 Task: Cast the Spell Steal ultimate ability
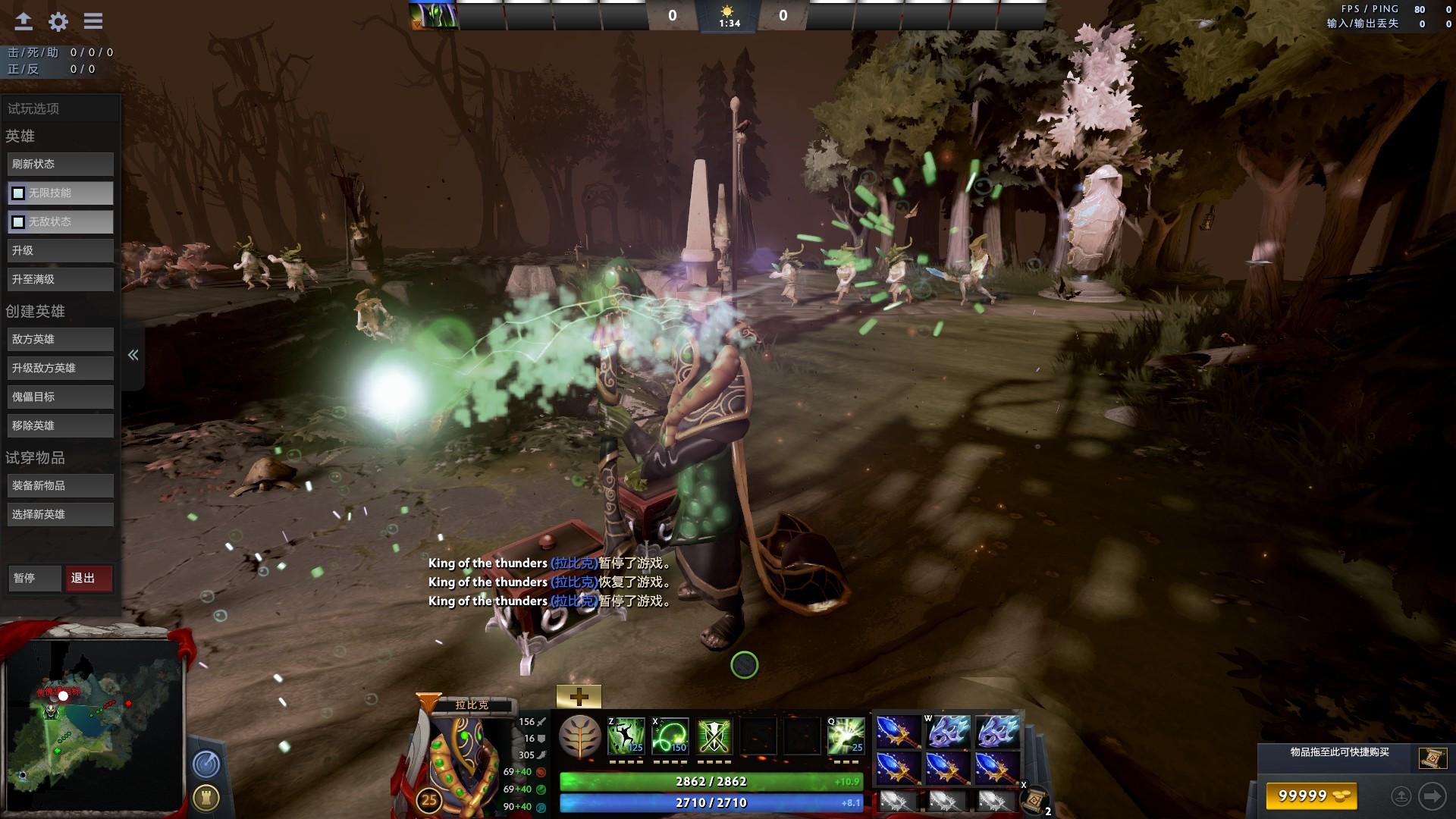coord(846,736)
